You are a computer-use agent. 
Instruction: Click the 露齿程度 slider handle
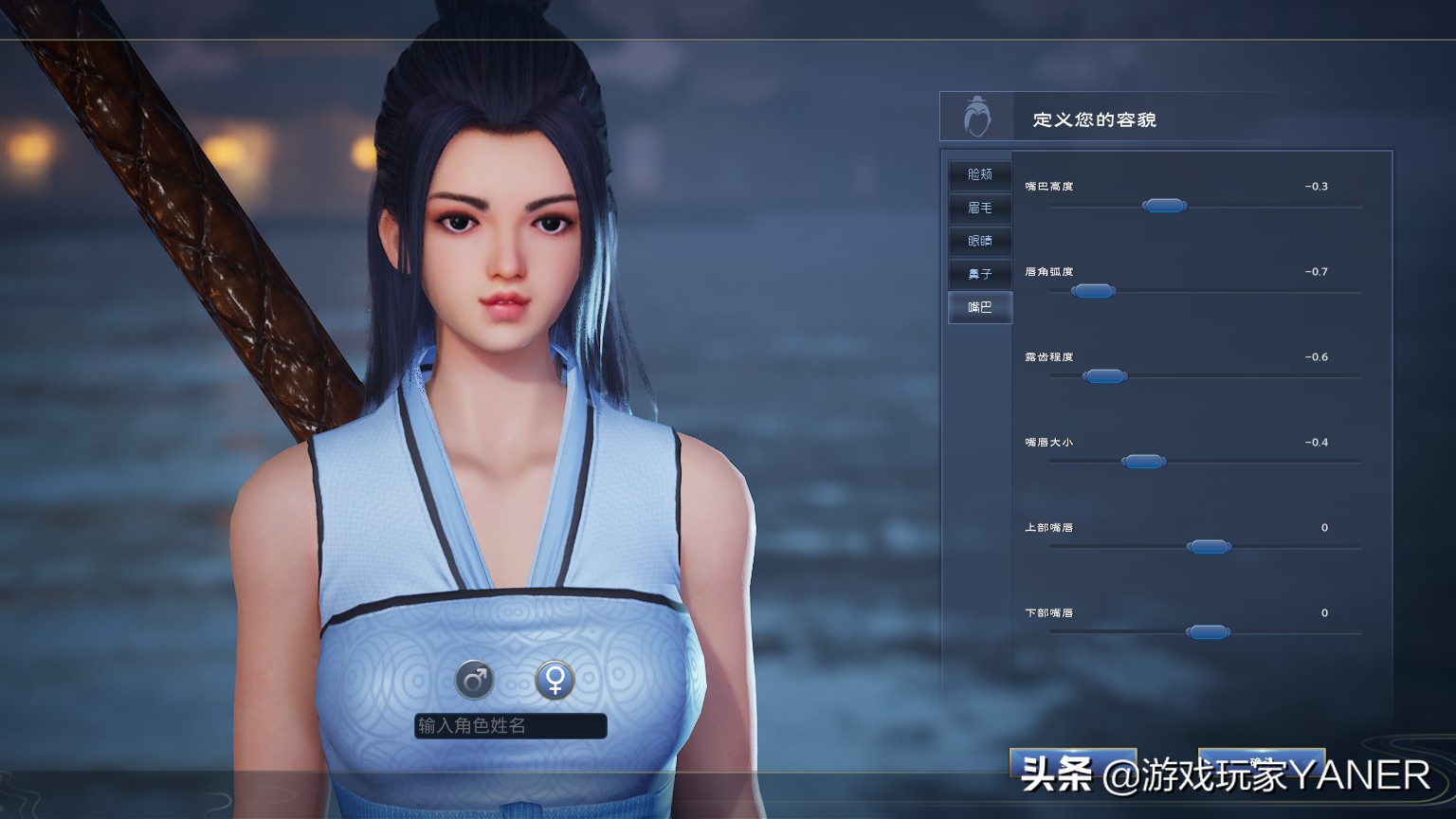tap(1105, 375)
